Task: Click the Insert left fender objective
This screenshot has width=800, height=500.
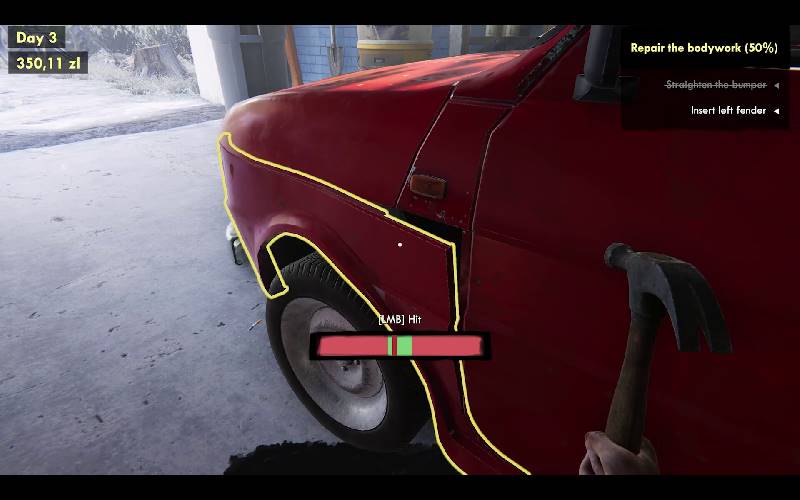Action: pyautogui.click(x=728, y=111)
